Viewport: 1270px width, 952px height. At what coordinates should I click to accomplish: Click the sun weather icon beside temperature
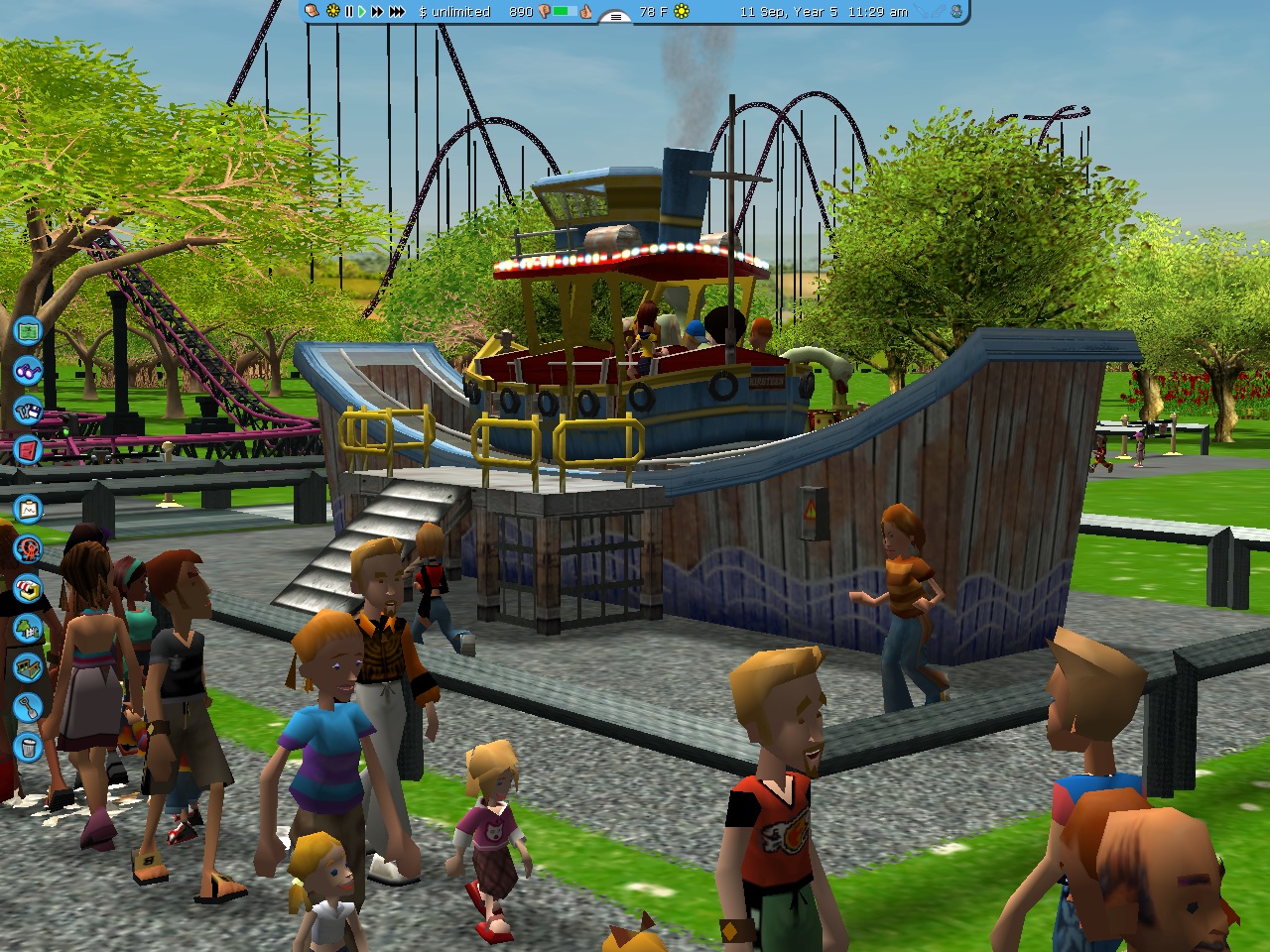[x=682, y=12]
